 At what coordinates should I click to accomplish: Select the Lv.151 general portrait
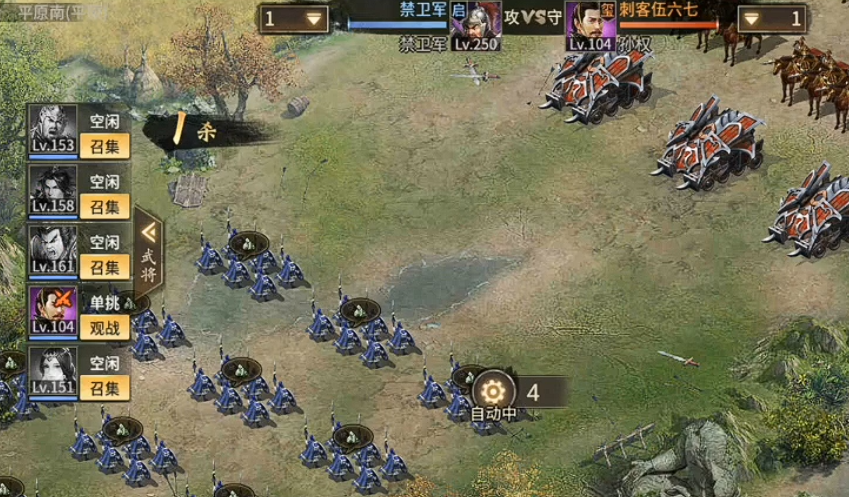(x=52, y=370)
